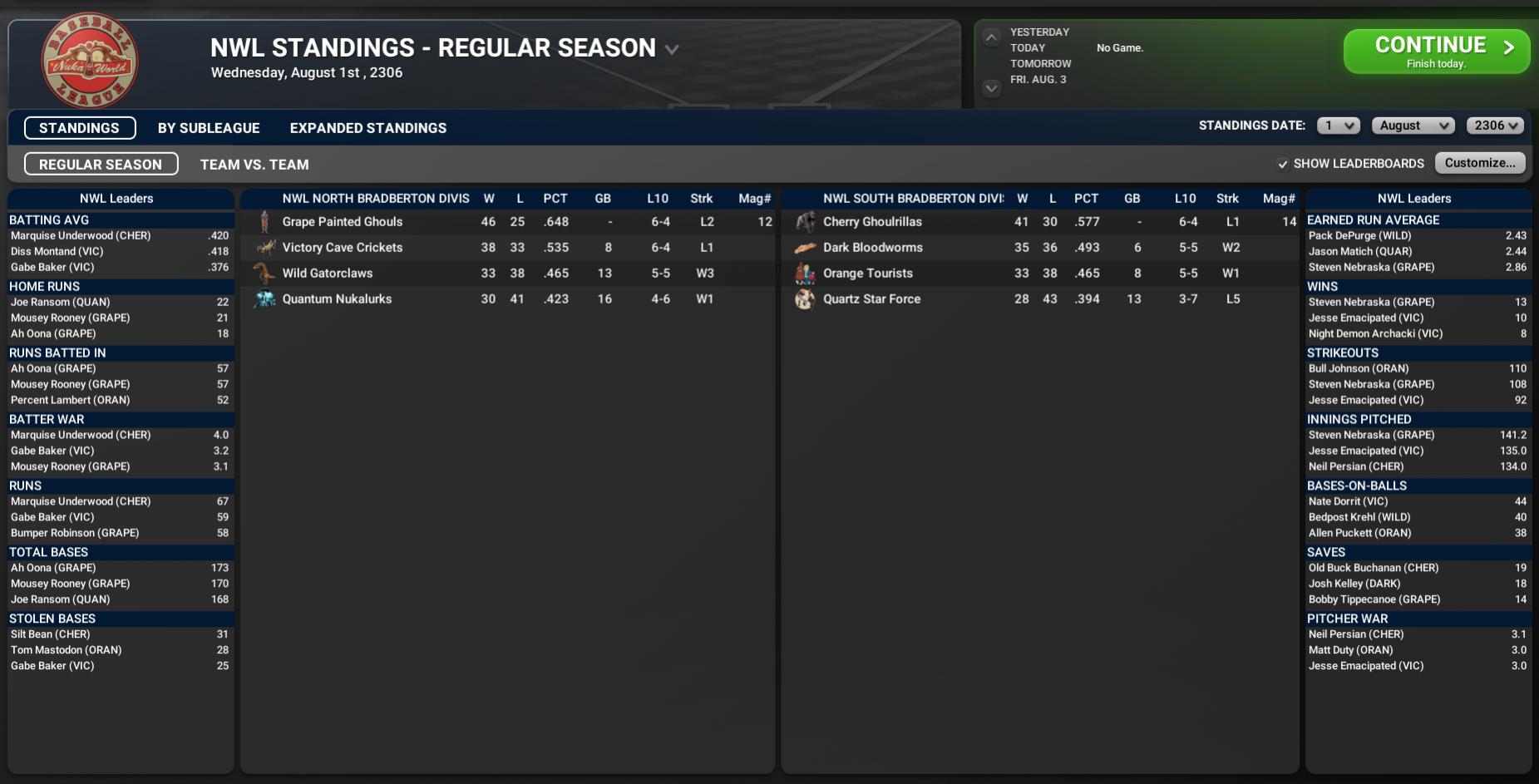The height and width of the screenshot is (784, 1539).
Task: Open the 2306 year dropdown
Action: [x=1495, y=126]
